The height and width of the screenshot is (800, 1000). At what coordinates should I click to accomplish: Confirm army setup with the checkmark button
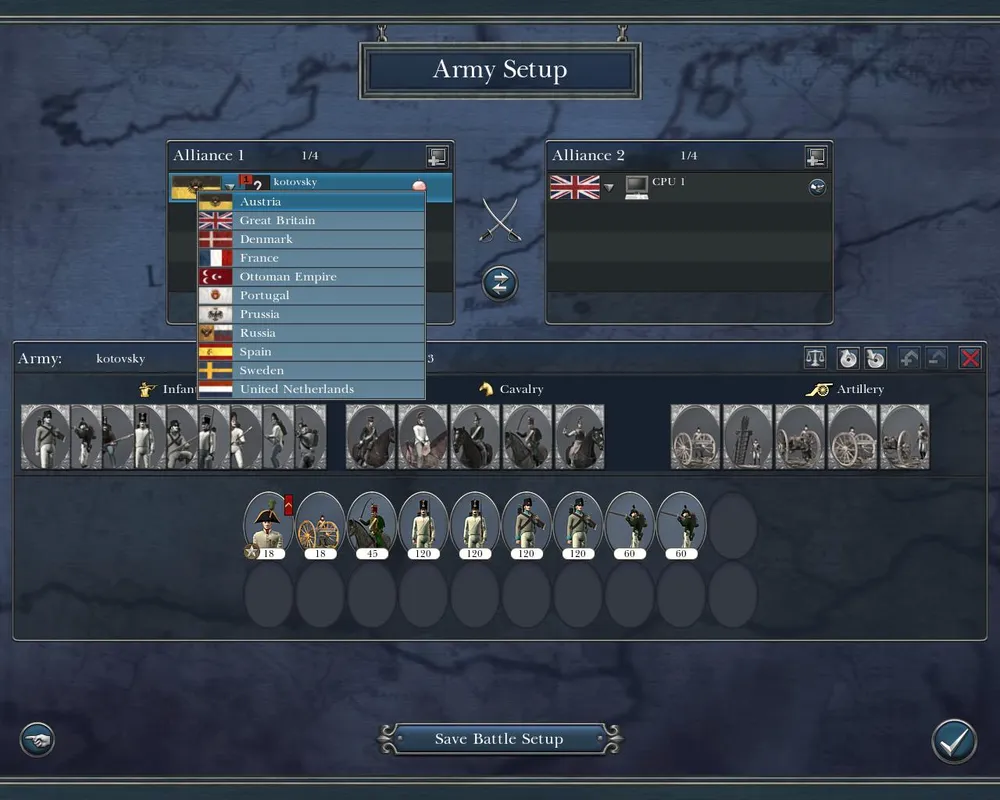(953, 741)
